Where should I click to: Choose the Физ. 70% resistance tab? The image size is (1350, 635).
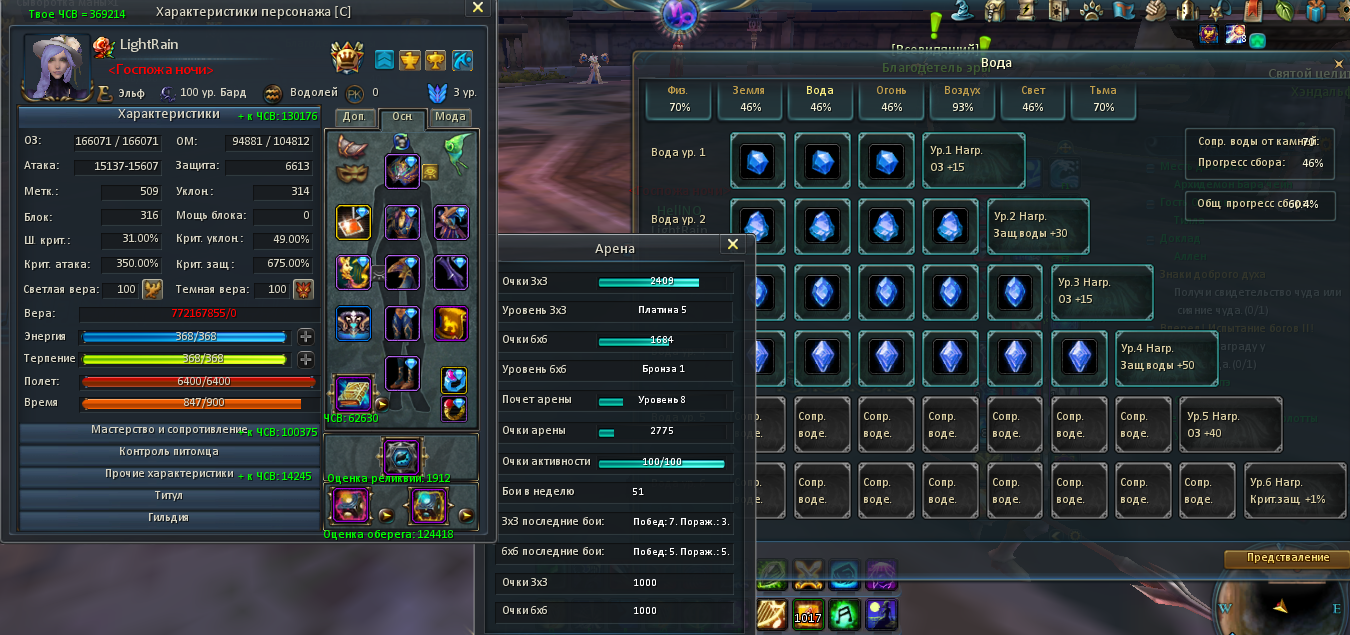click(x=680, y=98)
